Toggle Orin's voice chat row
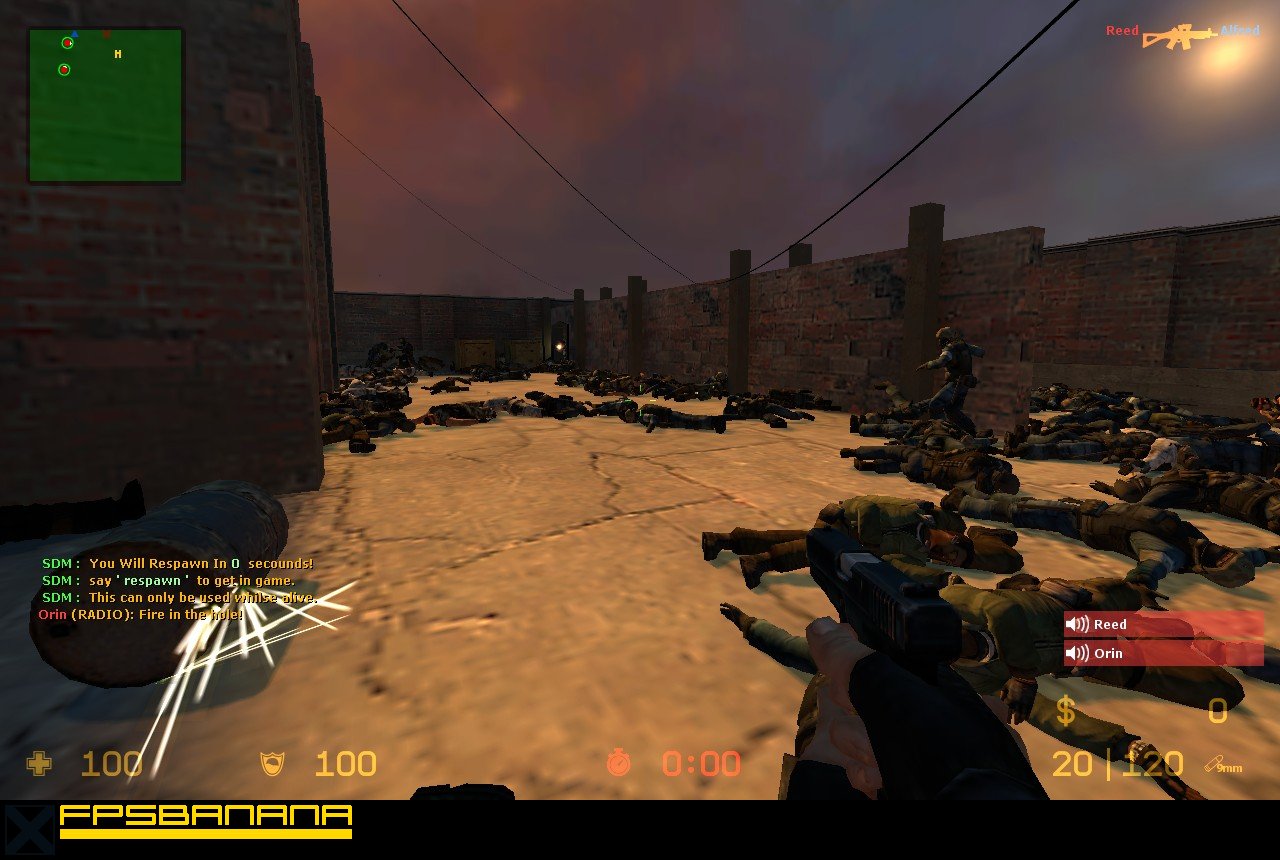Screen dimensions: 1280x860 pos(1160,653)
